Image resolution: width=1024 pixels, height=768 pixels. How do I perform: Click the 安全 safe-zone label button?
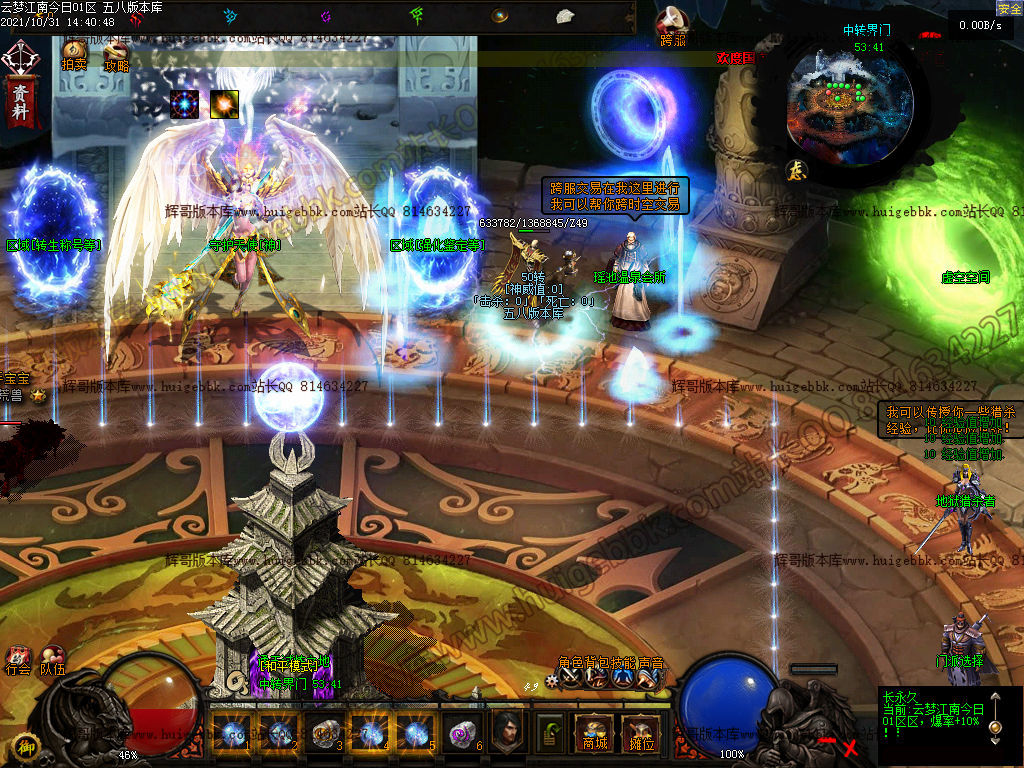click(1009, 8)
